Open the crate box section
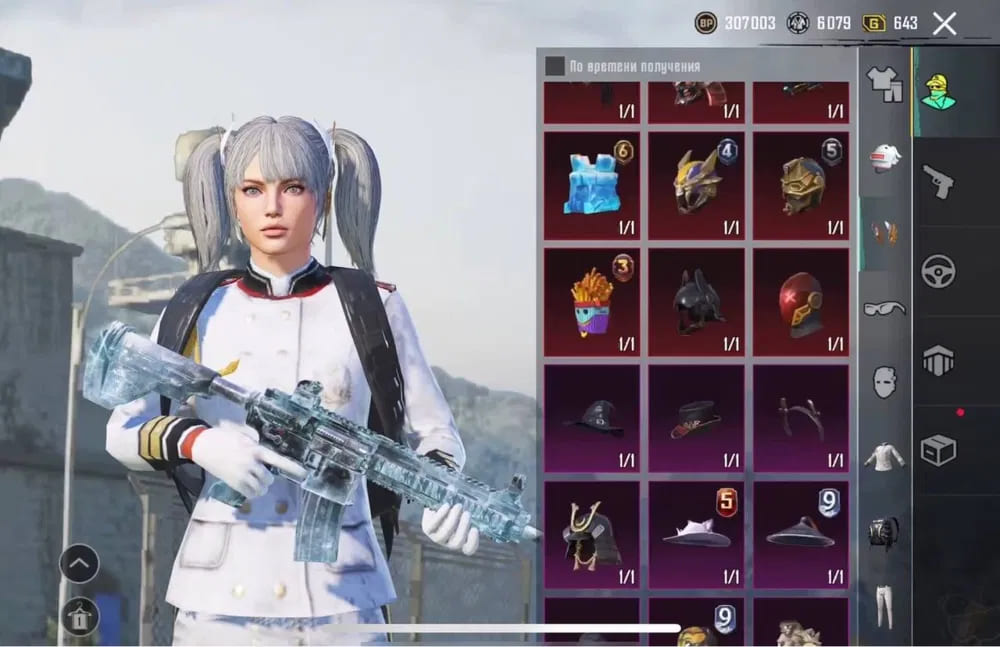This screenshot has height=647, width=1000. pyautogui.click(x=938, y=450)
